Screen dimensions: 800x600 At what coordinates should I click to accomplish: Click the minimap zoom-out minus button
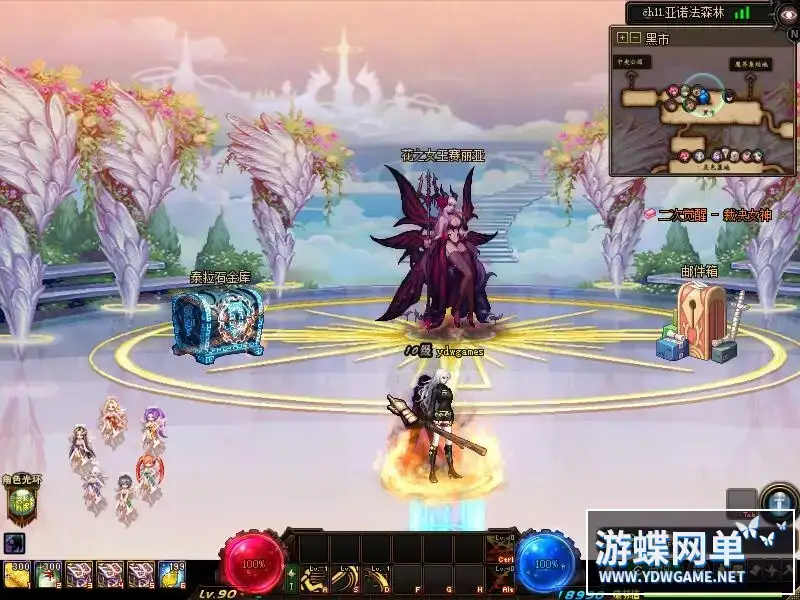click(634, 38)
